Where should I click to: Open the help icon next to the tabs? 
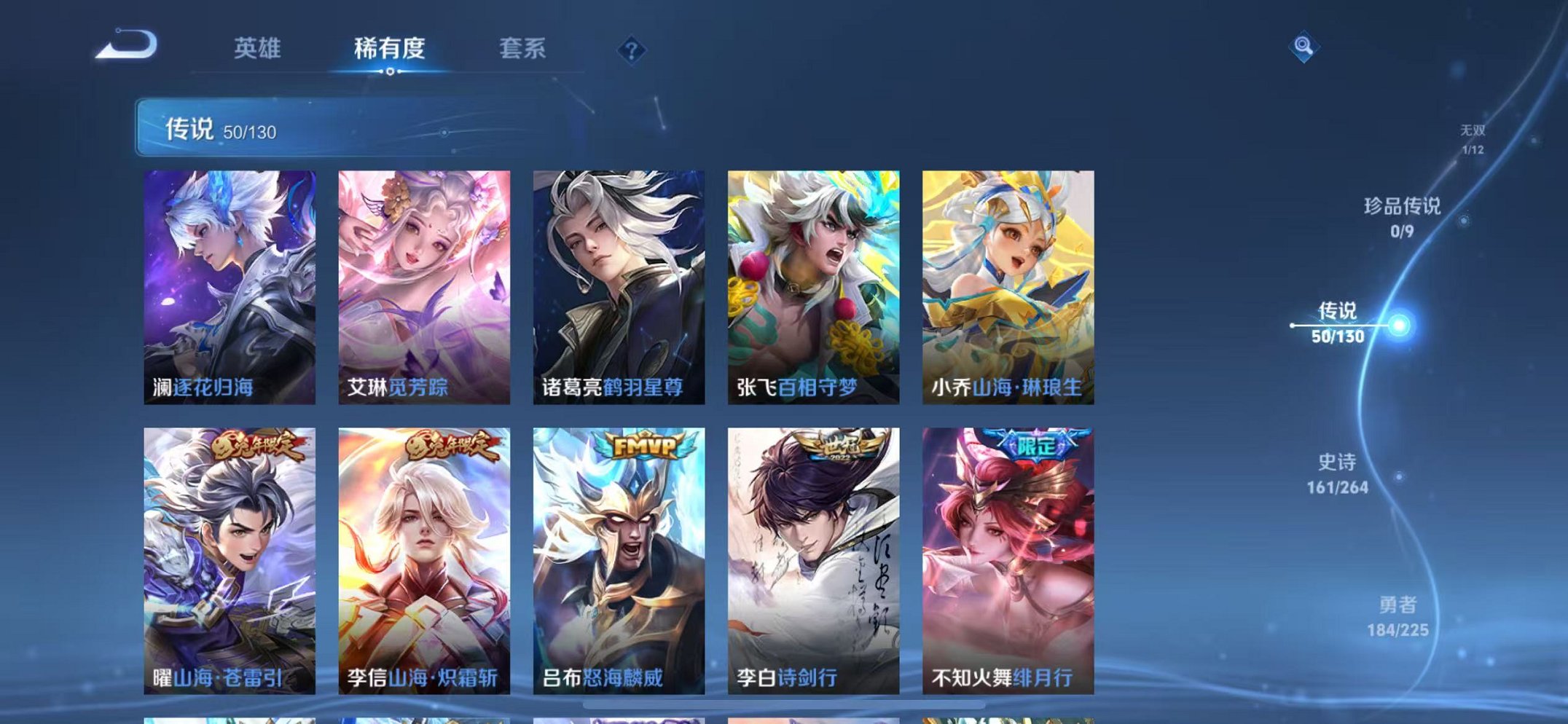click(633, 50)
